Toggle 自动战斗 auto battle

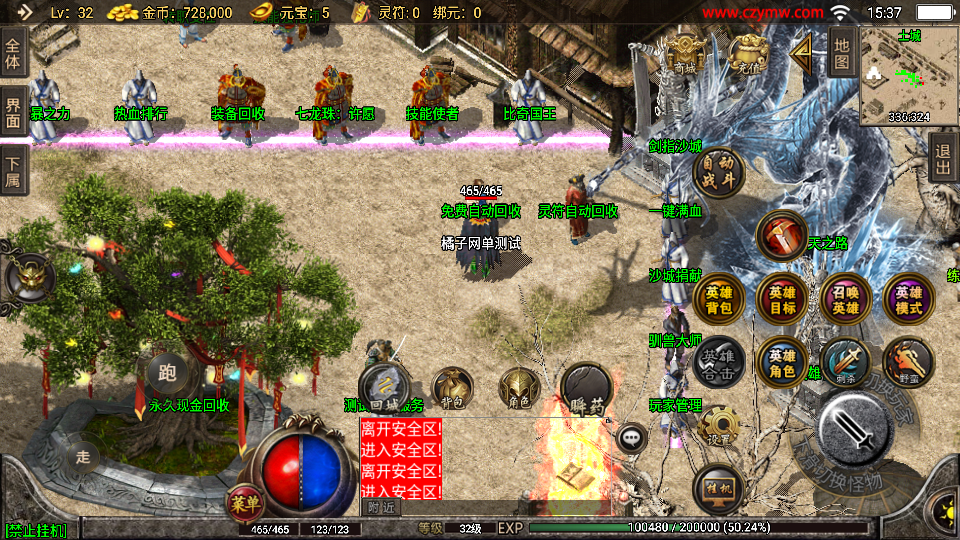pyautogui.click(x=719, y=173)
